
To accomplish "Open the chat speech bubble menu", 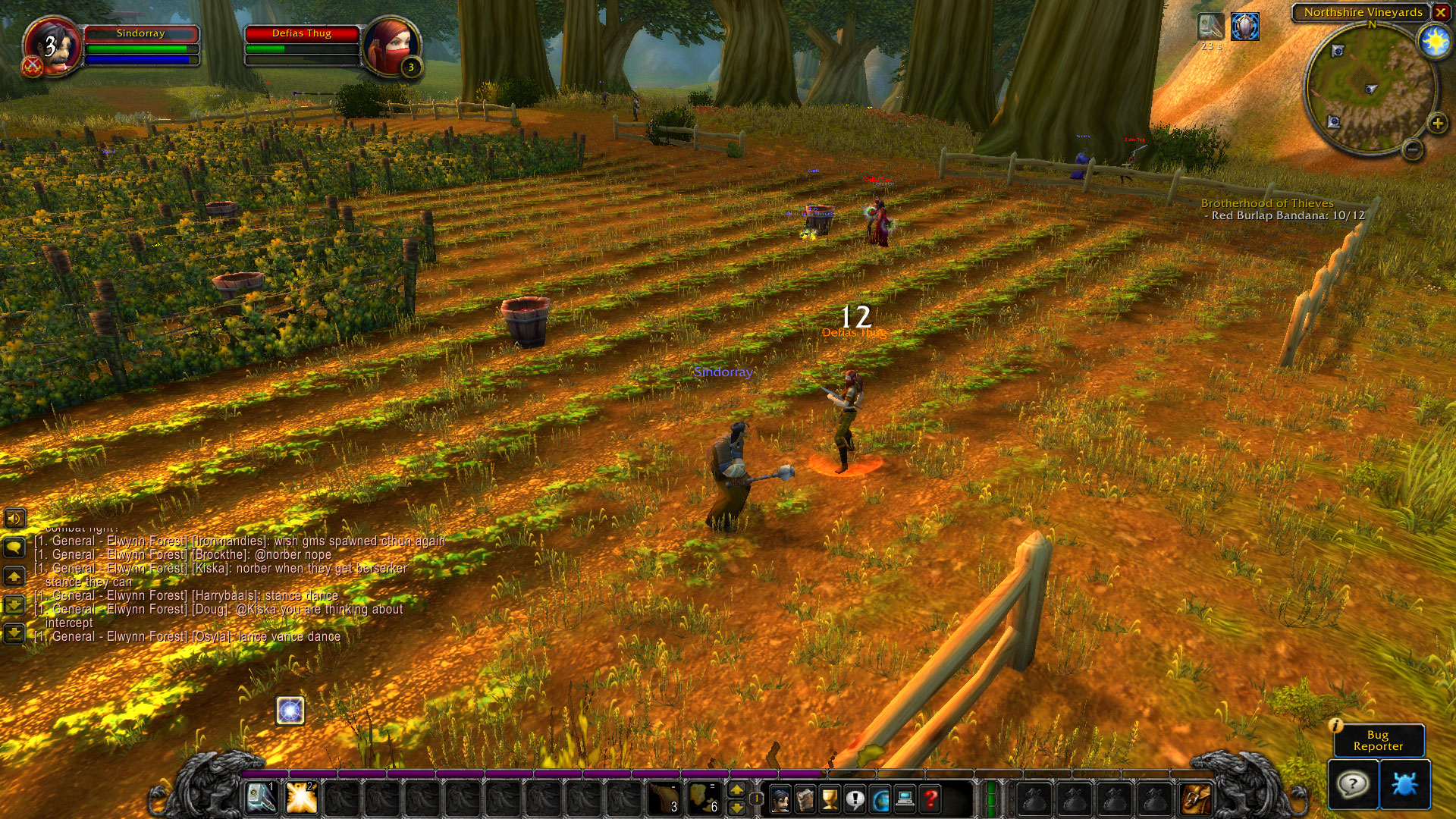I will point(14,548).
